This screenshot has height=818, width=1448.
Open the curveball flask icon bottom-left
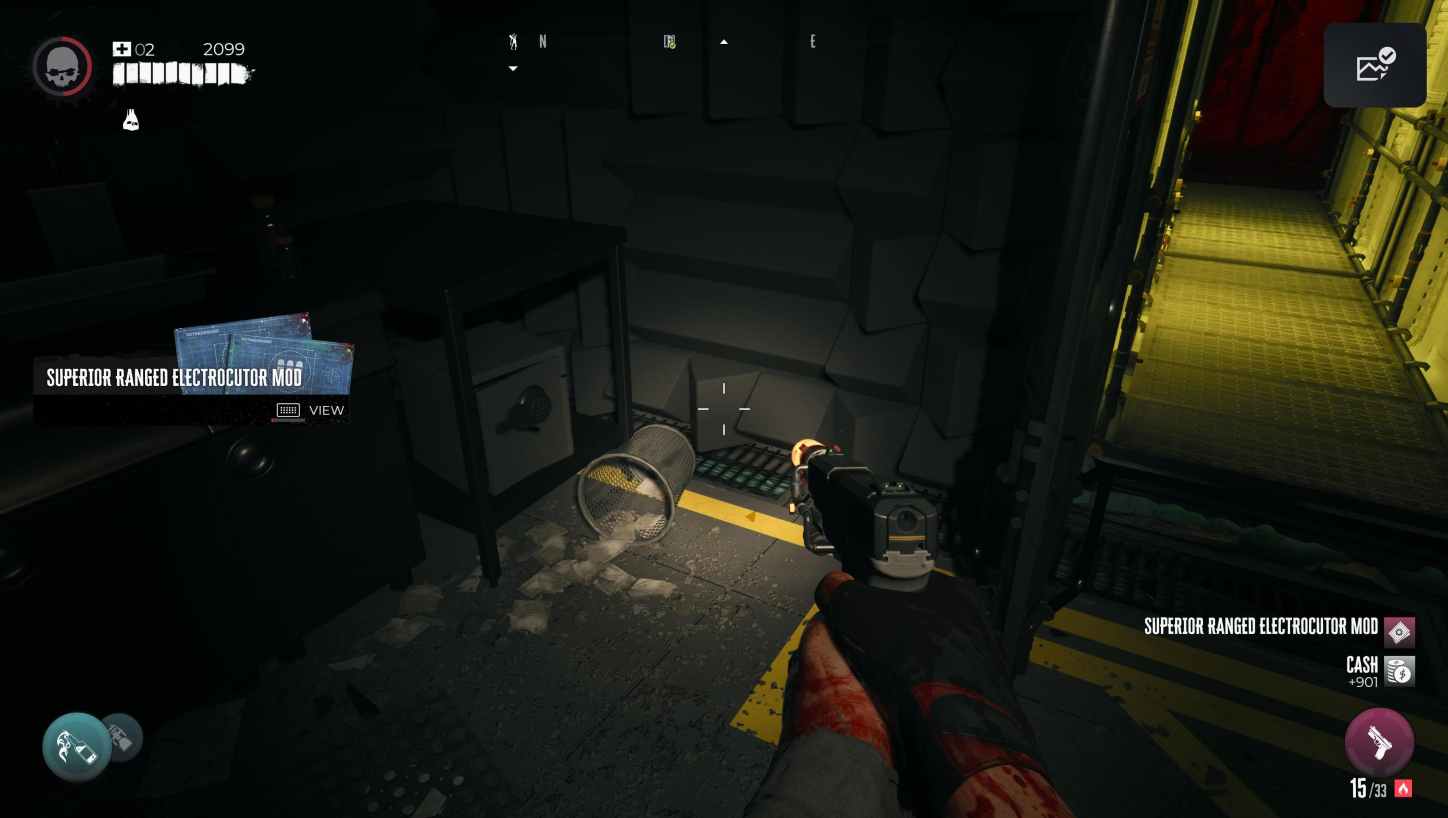[76, 746]
